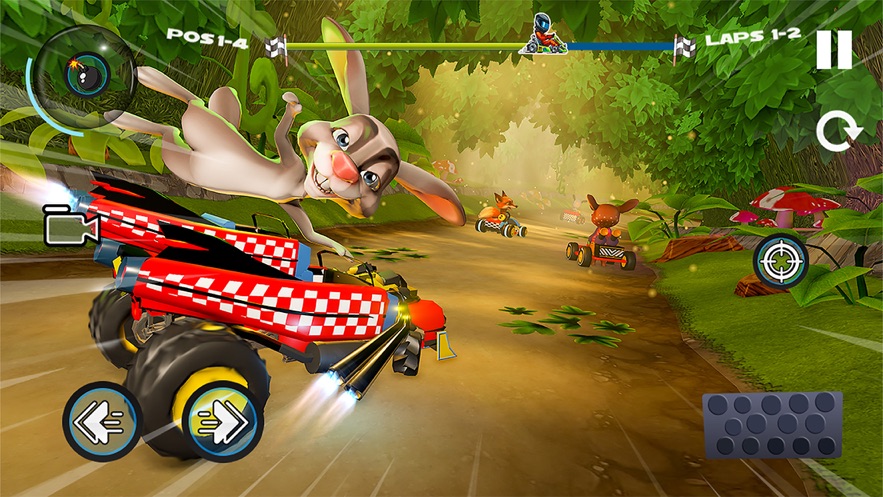Switch camera view with the camera icon

point(69,228)
